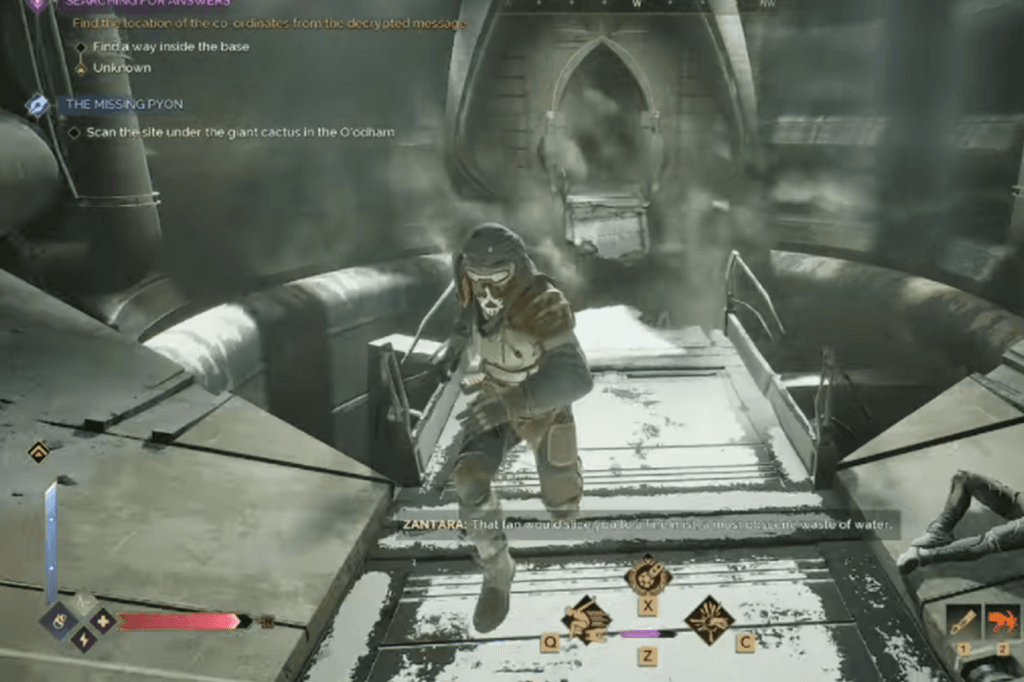Activate the ability icon beside Q
This screenshot has width=1024, height=682.
(586, 619)
